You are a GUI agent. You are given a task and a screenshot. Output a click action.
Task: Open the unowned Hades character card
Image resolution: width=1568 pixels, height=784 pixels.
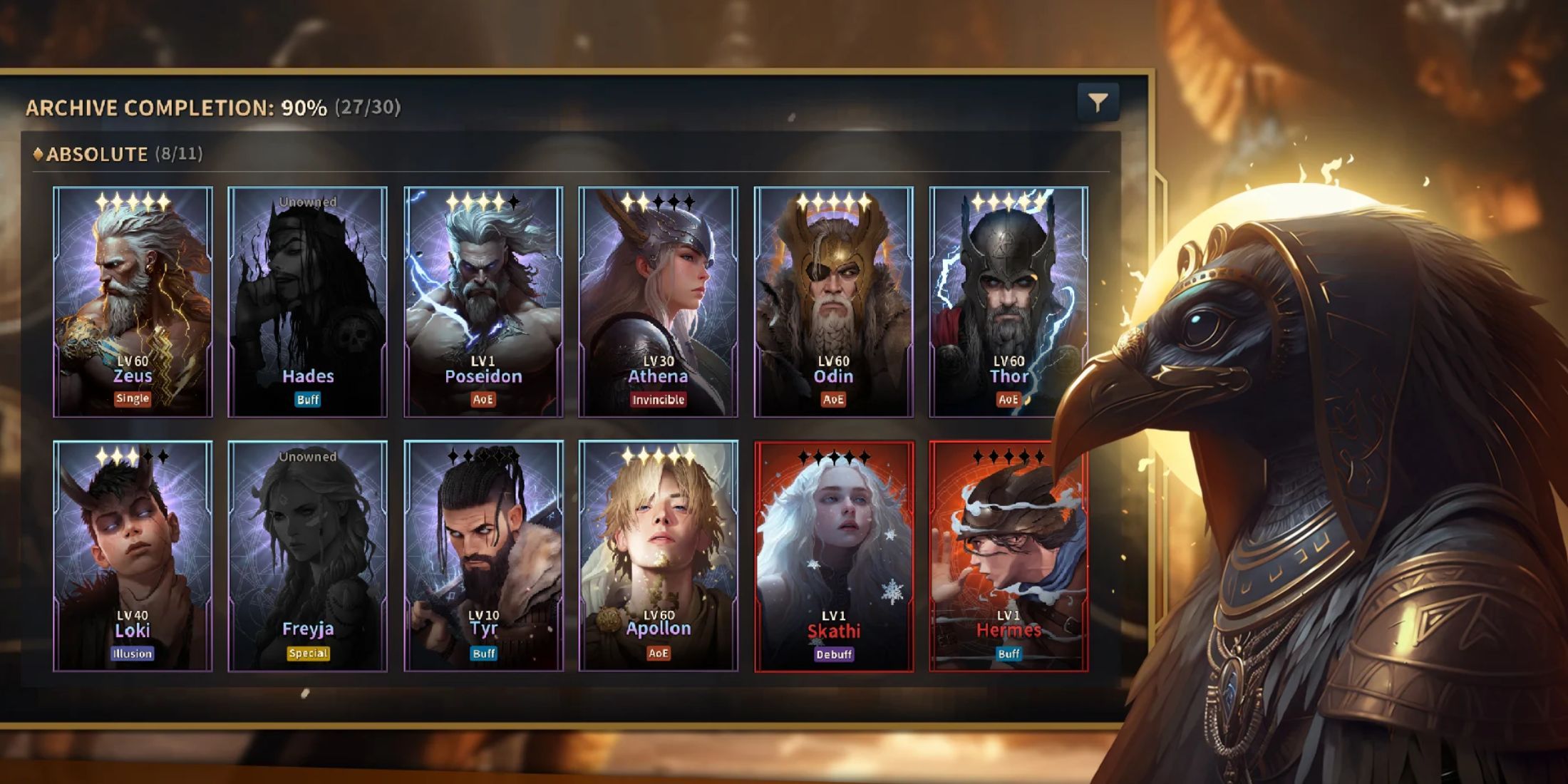[x=309, y=299]
